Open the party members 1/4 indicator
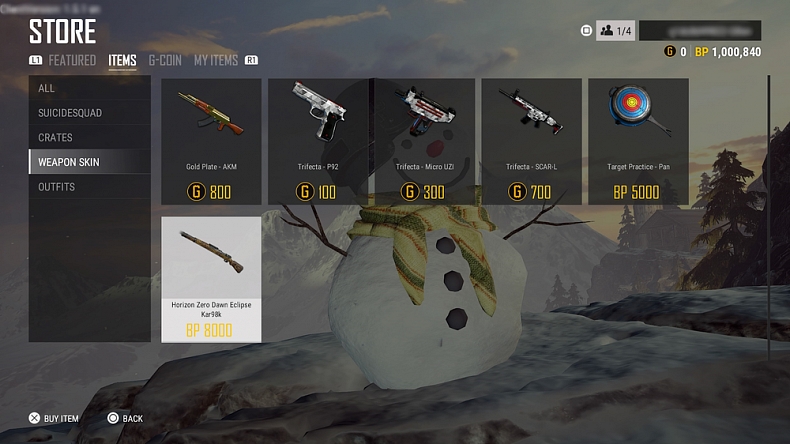790x444 pixels. [615, 31]
